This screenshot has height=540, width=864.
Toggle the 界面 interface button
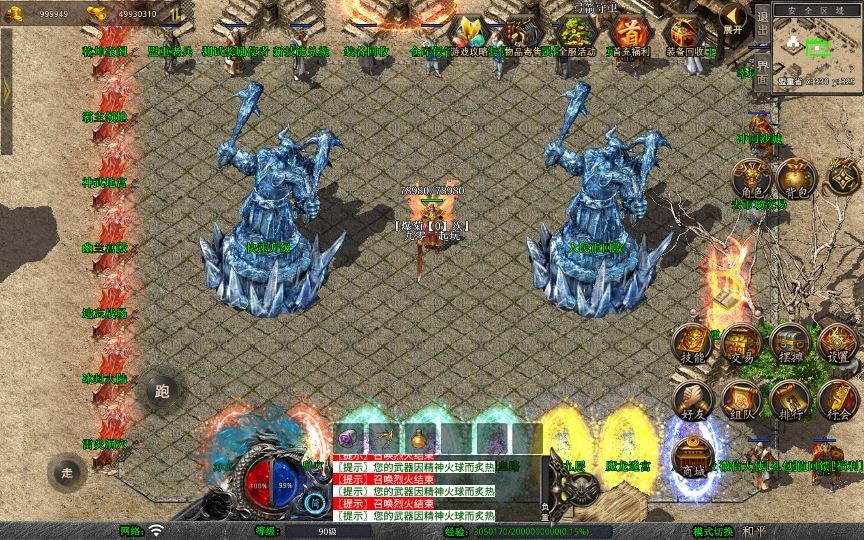click(x=762, y=72)
